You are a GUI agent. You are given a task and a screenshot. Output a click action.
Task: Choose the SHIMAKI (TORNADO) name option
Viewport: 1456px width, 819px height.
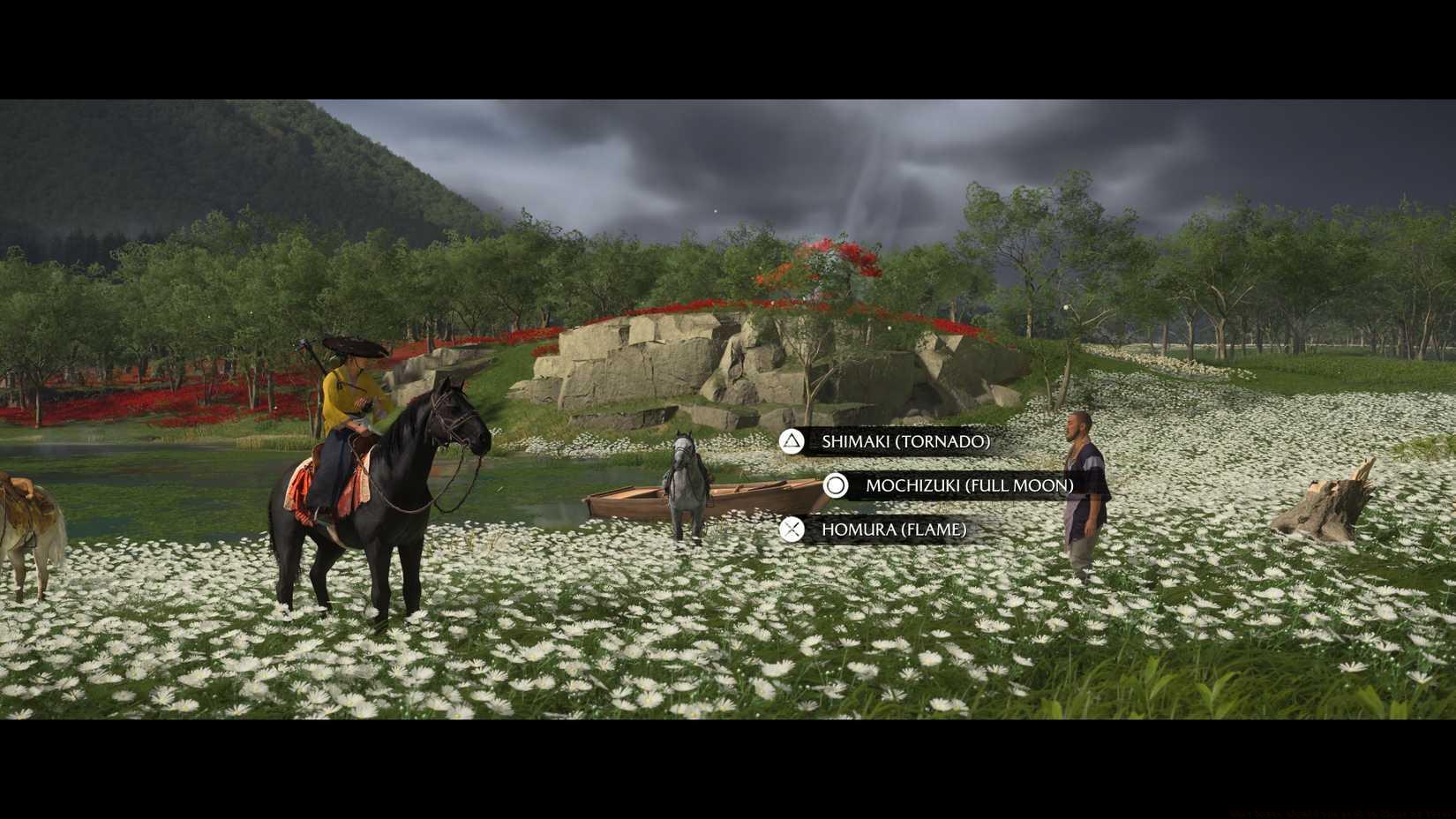(904, 442)
